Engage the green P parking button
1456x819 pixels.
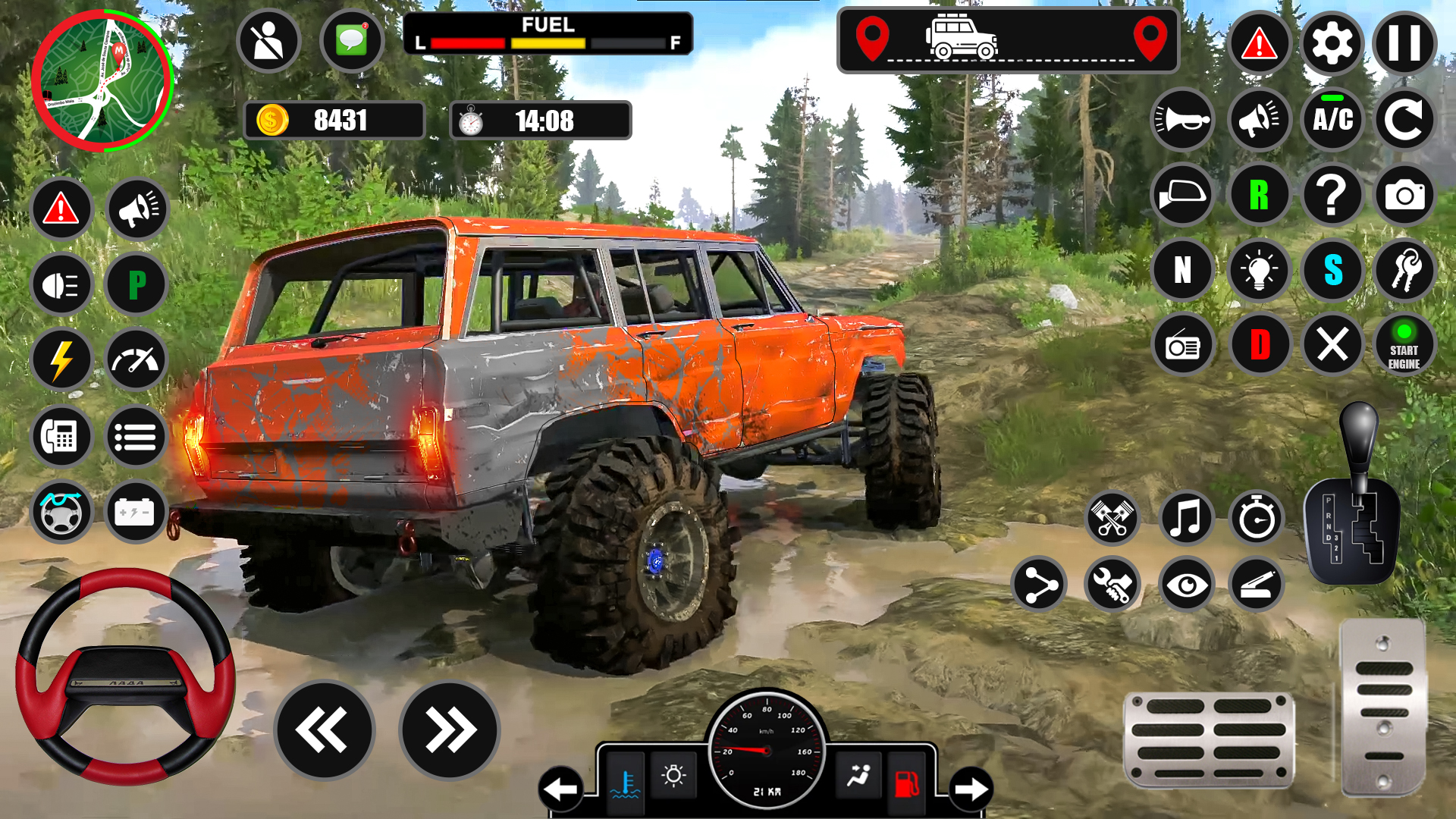[x=136, y=284]
